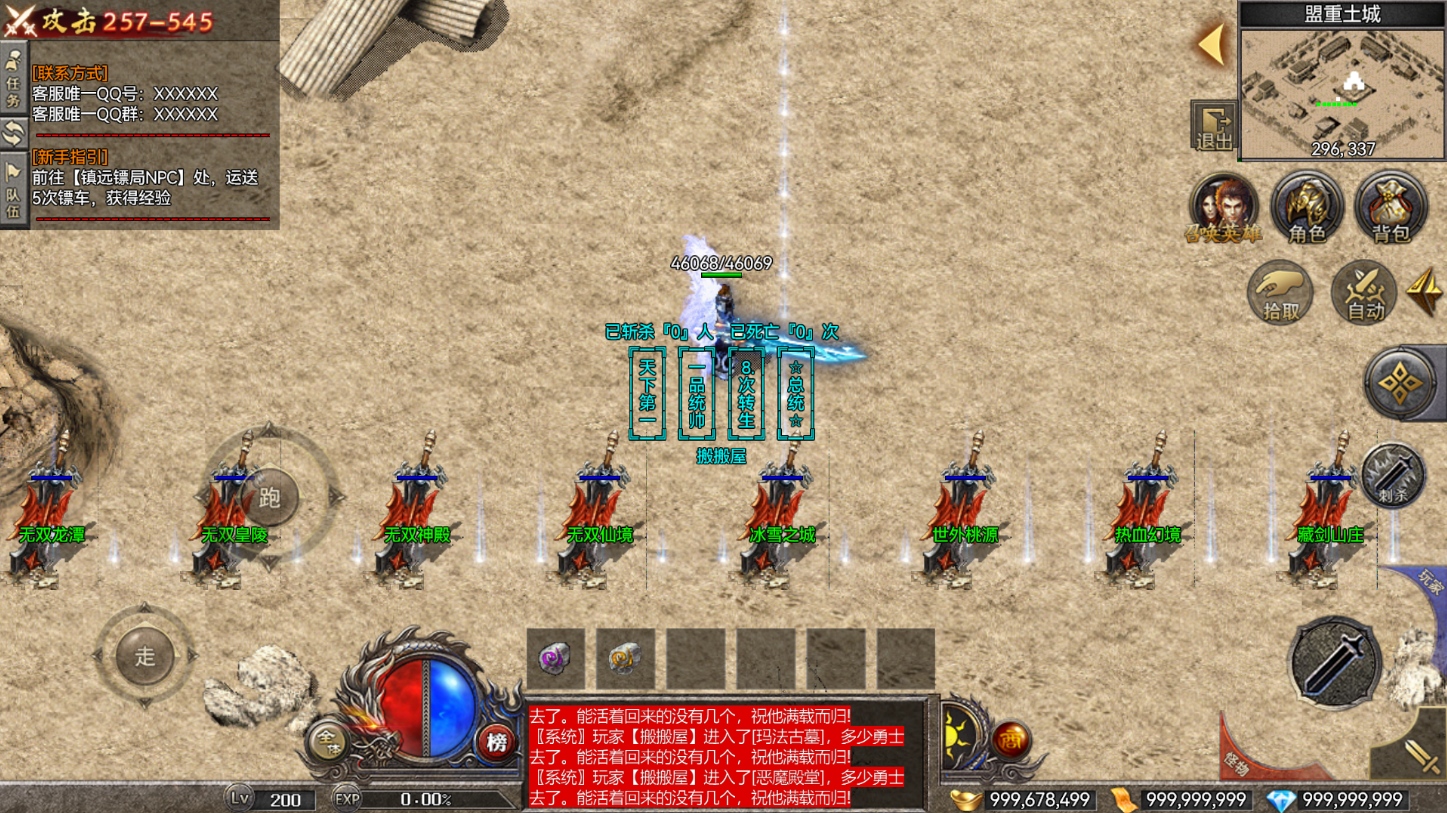Screen dimensions: 1447x813
Task: Open the 盟重土城 minimap
Action: (x=1342, y=92)
